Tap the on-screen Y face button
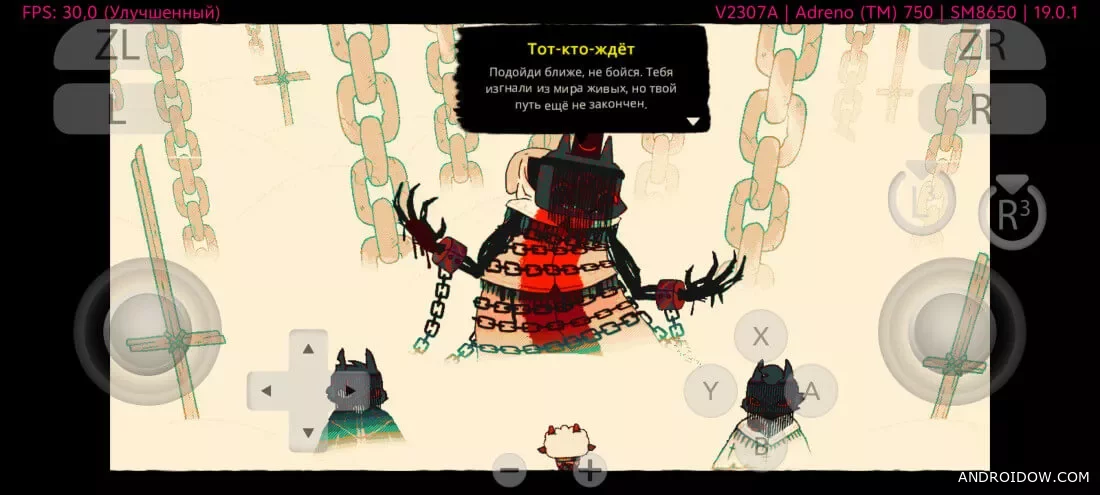The width and height of the screenshot is (1100, 495). (x=711, y=391)
